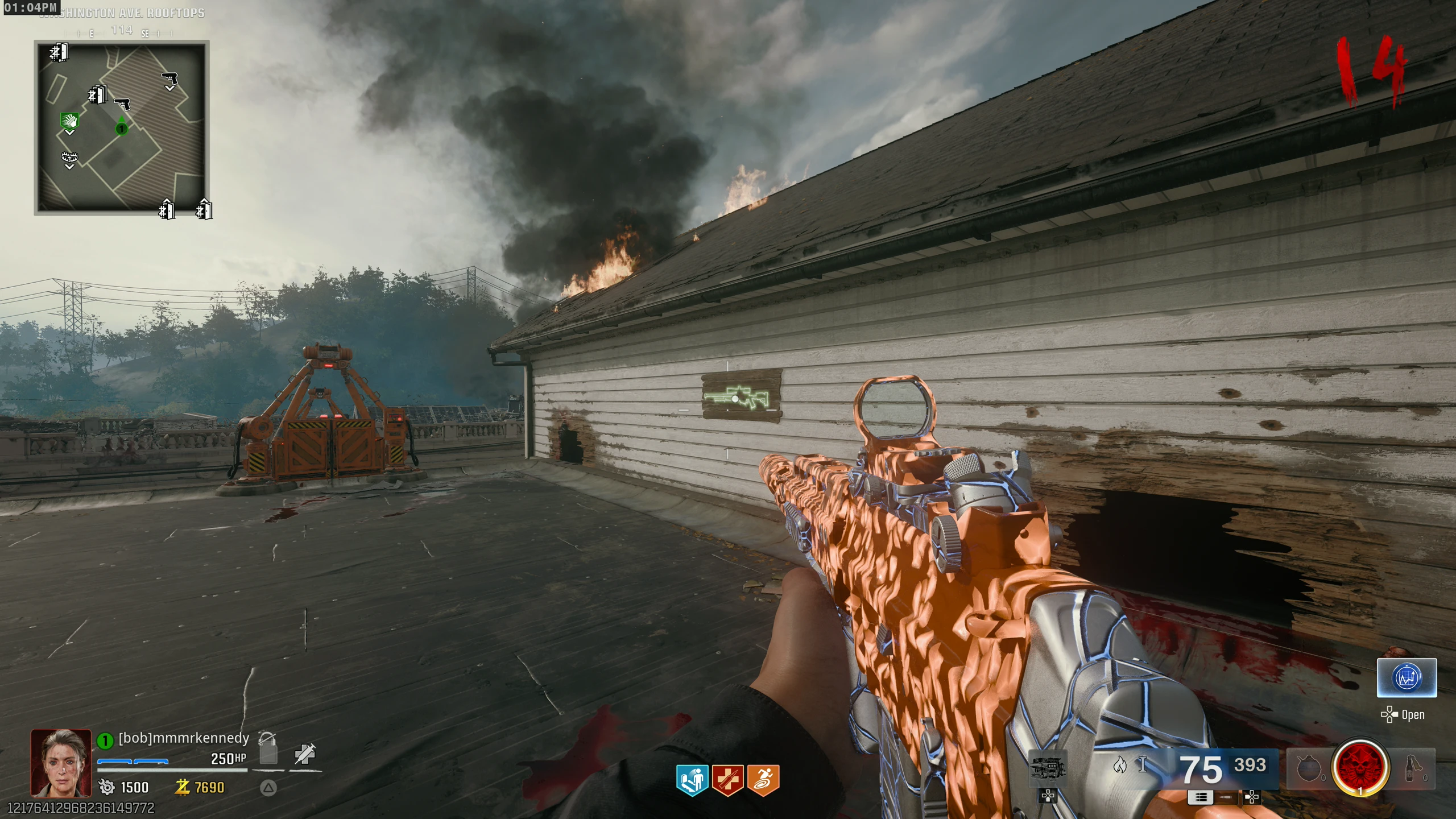
Task: Activate the red skull field upgrade
Action: tap(1360, 768)
